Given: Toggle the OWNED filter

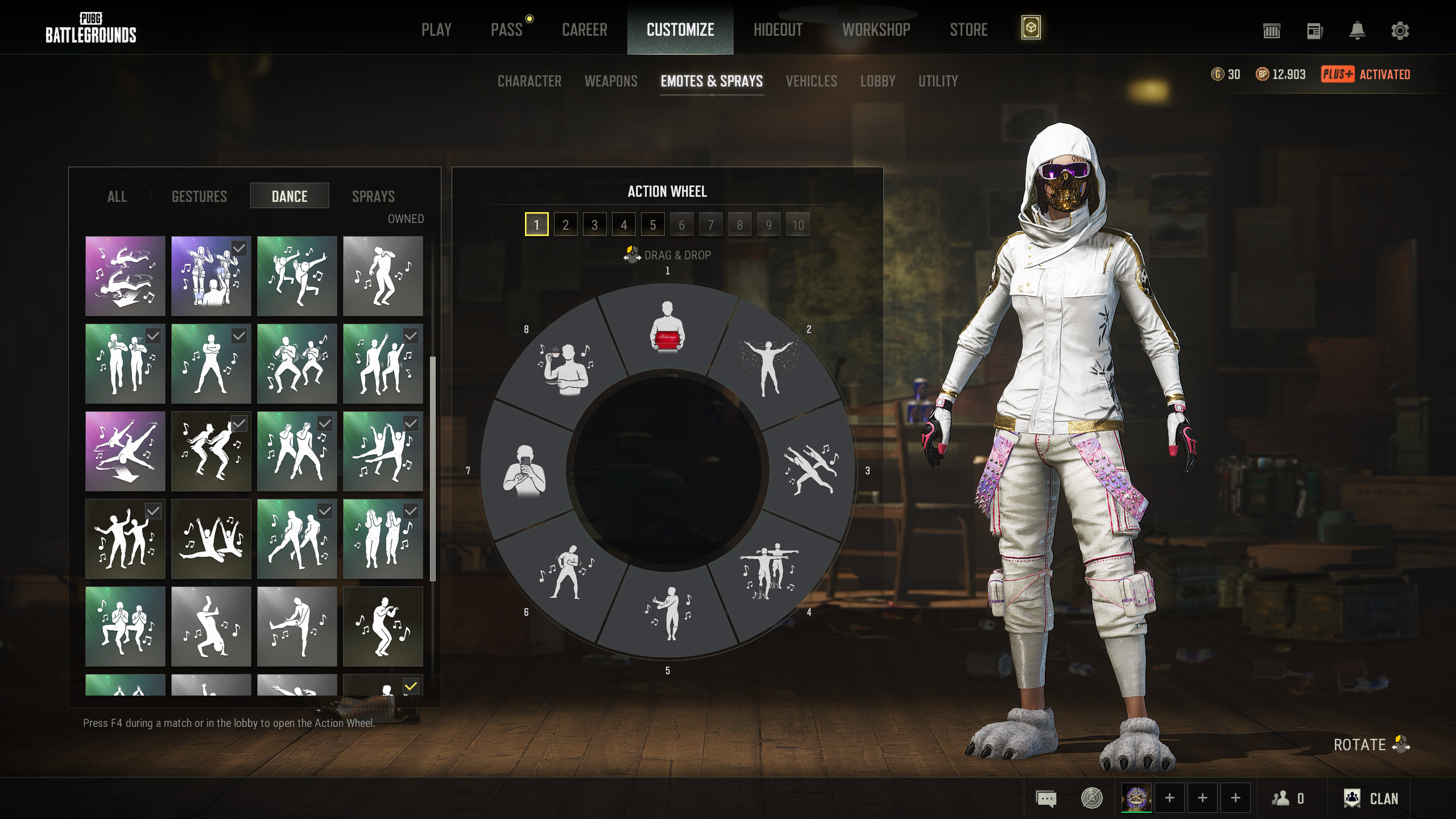Looking at the screenshot, I should [x=406, y=219].
